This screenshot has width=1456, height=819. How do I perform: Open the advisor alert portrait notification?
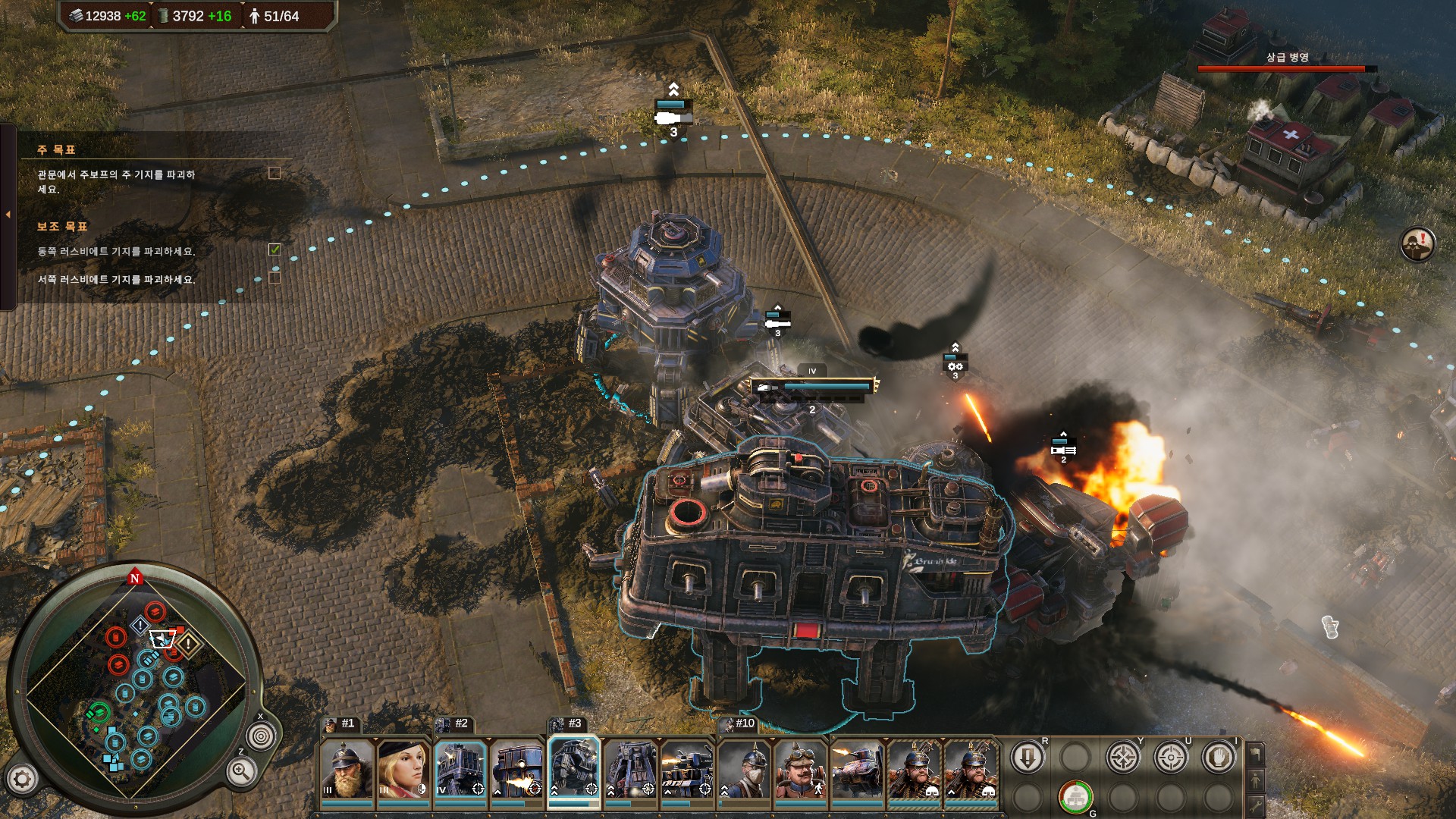pyautogui.click(x=1417, y=244)
